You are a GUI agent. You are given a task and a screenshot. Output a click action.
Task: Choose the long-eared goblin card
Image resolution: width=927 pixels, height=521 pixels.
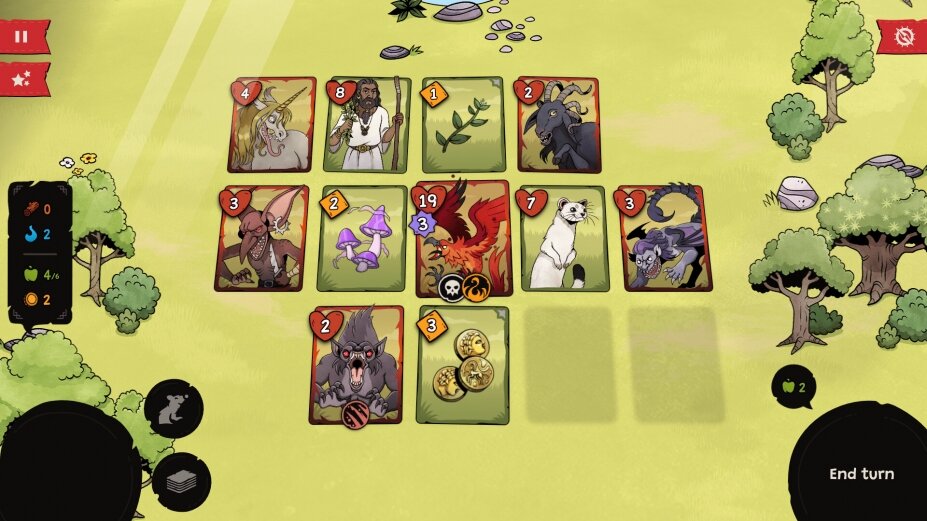click(262, 239)
